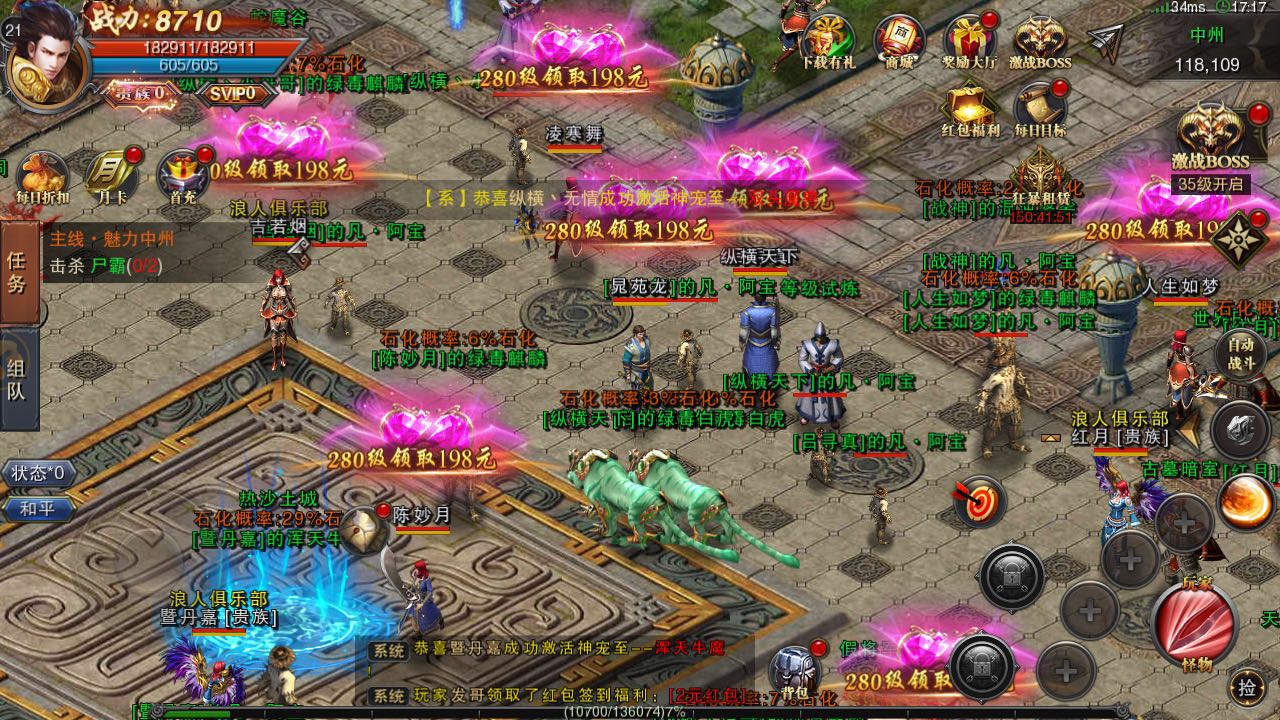Click the 首充 first recharge icon

pos(180,170)
